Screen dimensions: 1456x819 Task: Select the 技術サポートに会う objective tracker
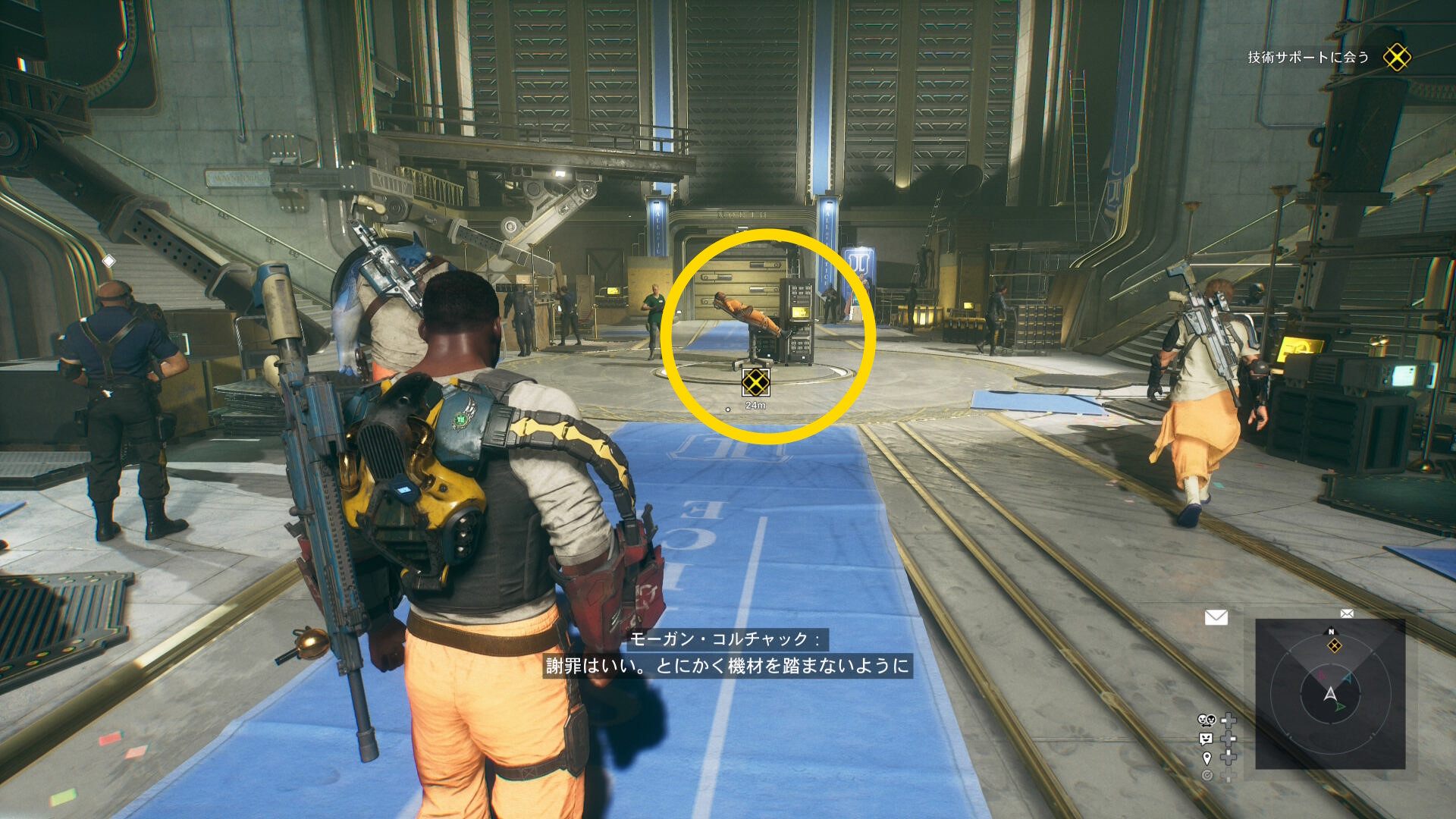pos(1307,58)
